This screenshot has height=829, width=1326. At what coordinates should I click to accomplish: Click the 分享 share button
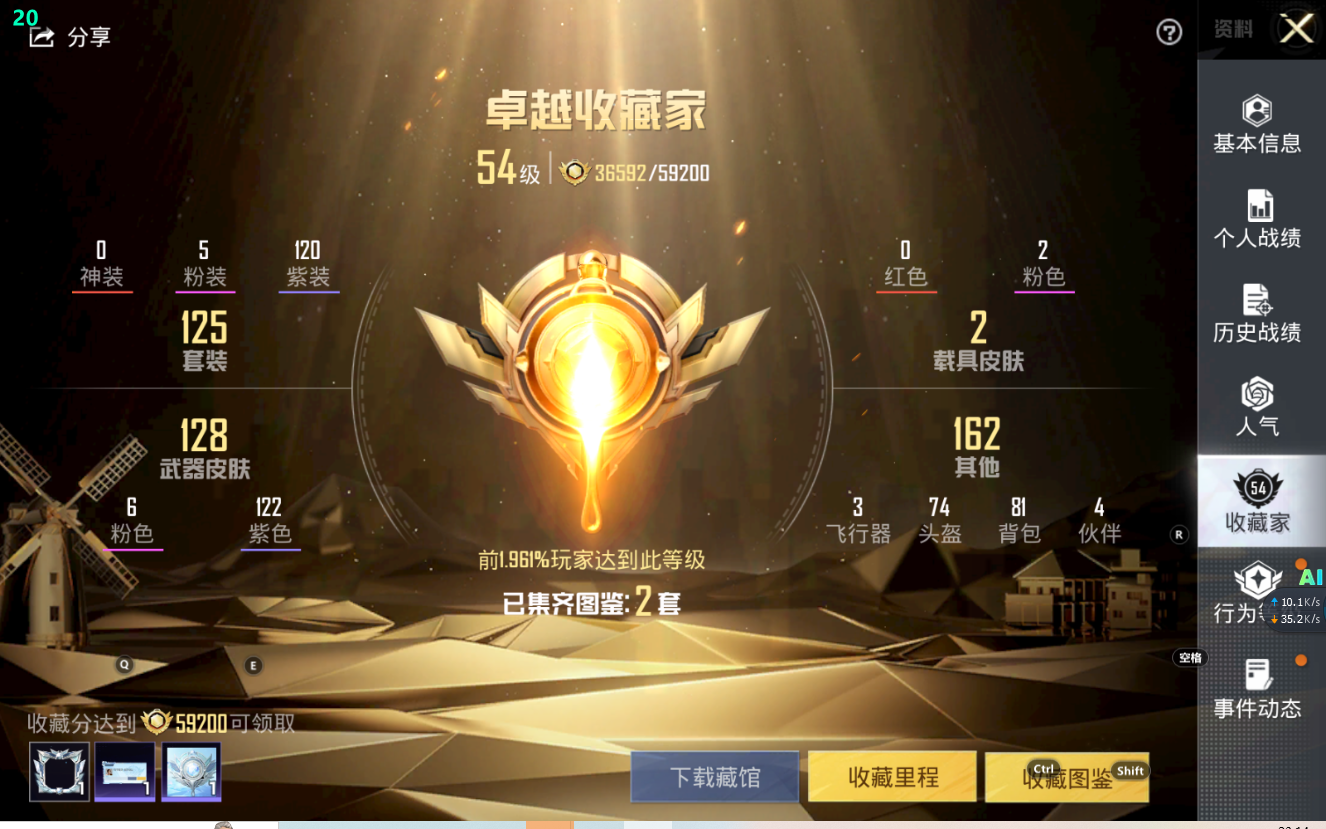pos(70,38)
